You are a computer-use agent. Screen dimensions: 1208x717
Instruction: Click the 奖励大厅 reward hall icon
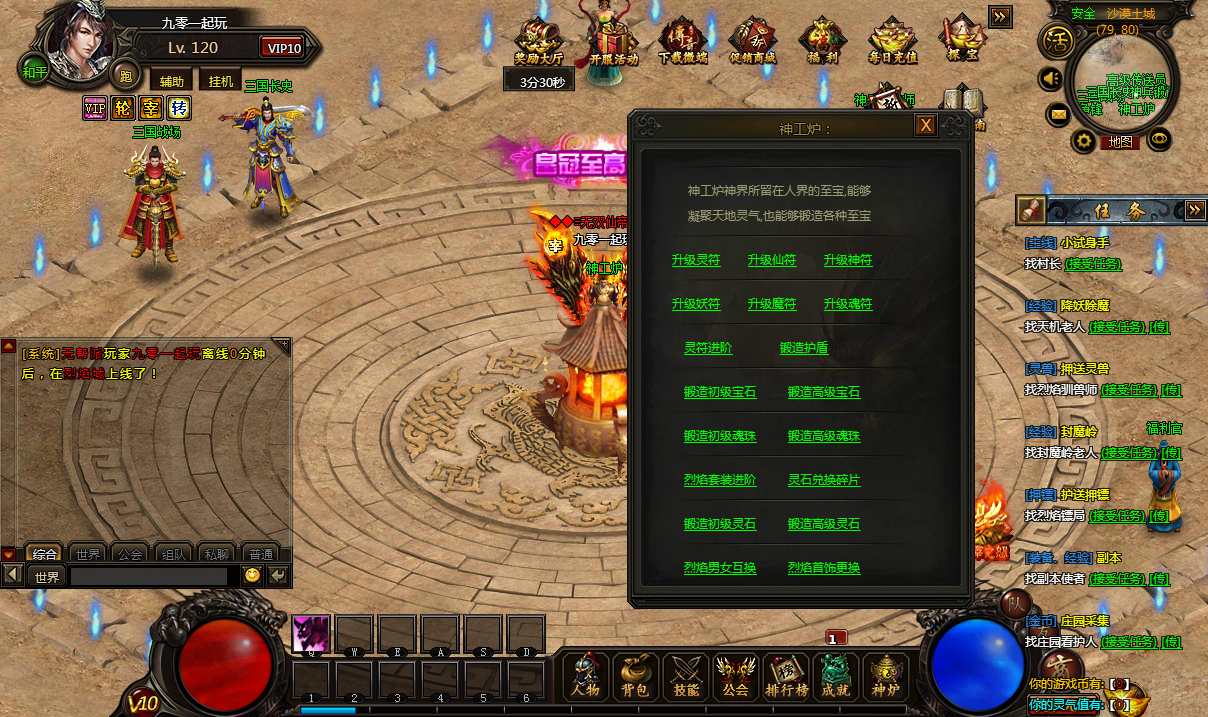coord(541,42)
